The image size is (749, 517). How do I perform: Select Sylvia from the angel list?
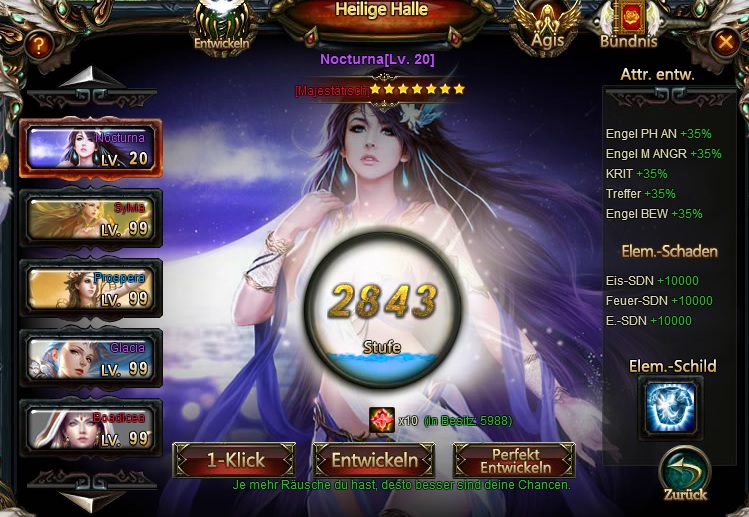pos(90,217)
